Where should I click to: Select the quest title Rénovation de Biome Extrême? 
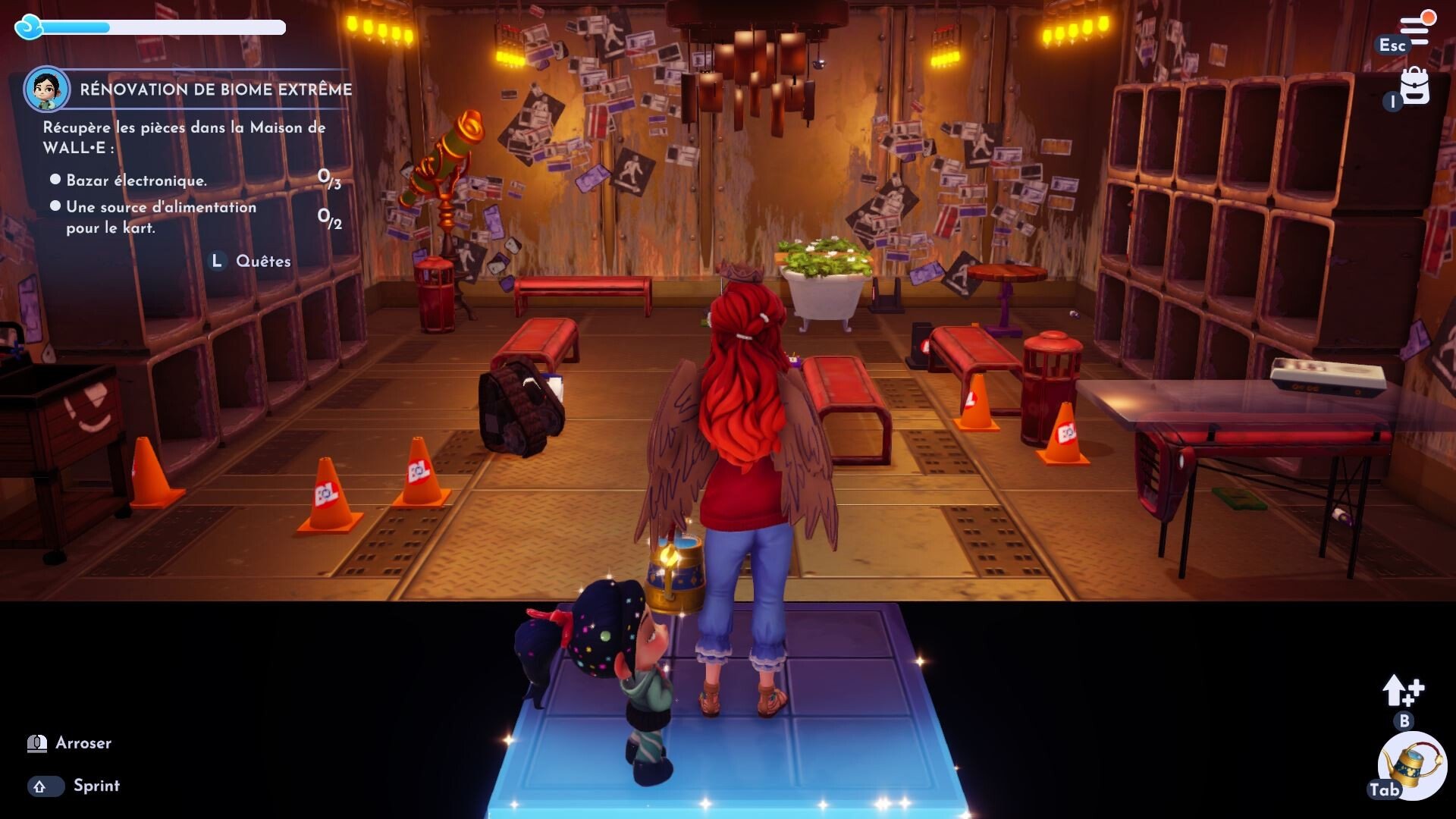coord(215,89)
